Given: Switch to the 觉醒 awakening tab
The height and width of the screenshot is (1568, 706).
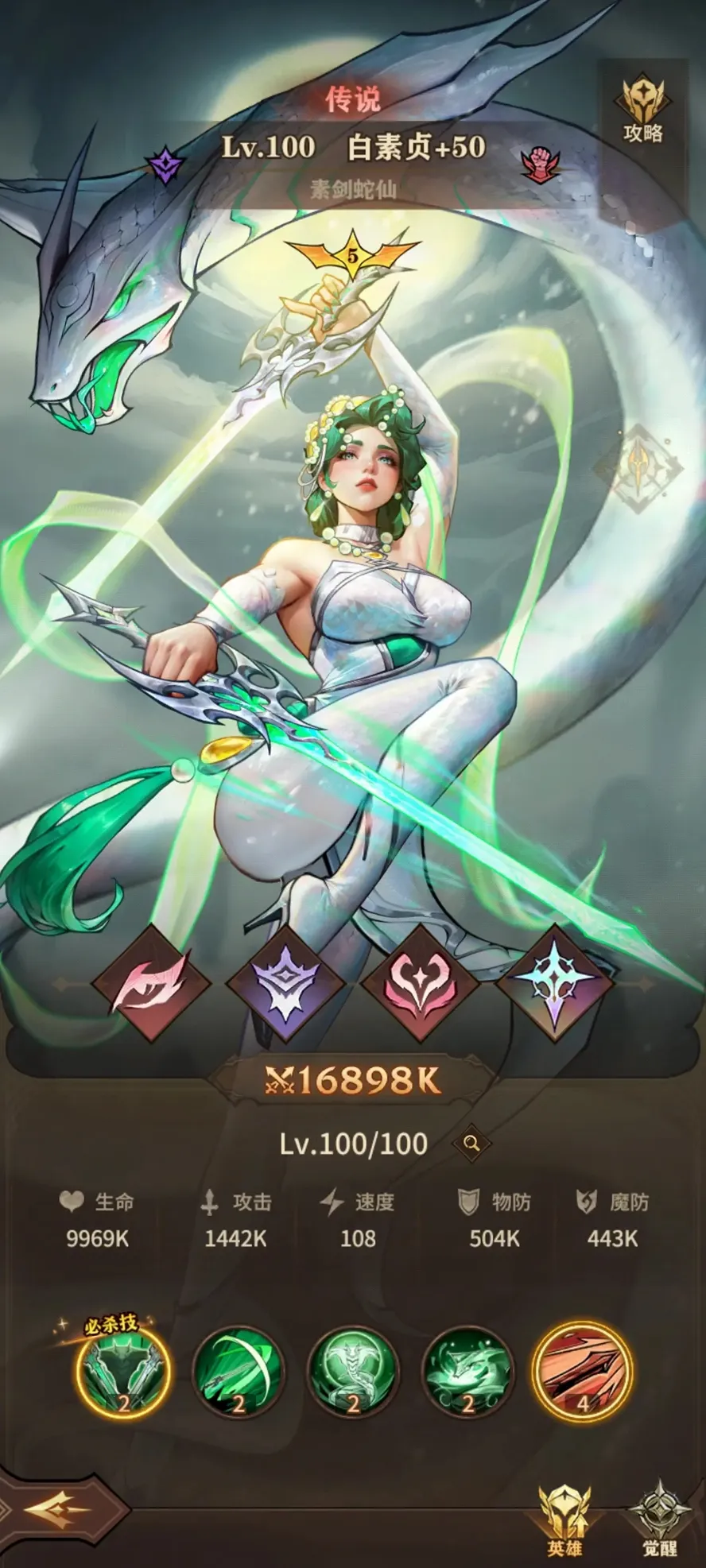Looking at the screenshot, I should [659, 1518].
